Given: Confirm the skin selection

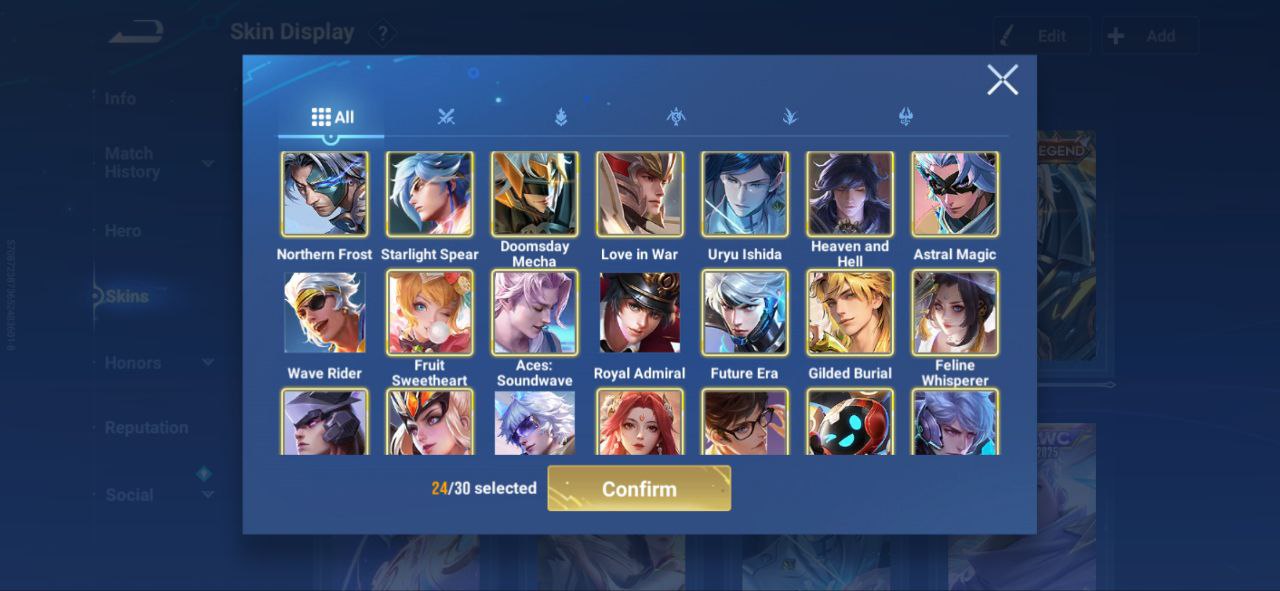Looking at the screenshot, I should [x=639, y=488].
